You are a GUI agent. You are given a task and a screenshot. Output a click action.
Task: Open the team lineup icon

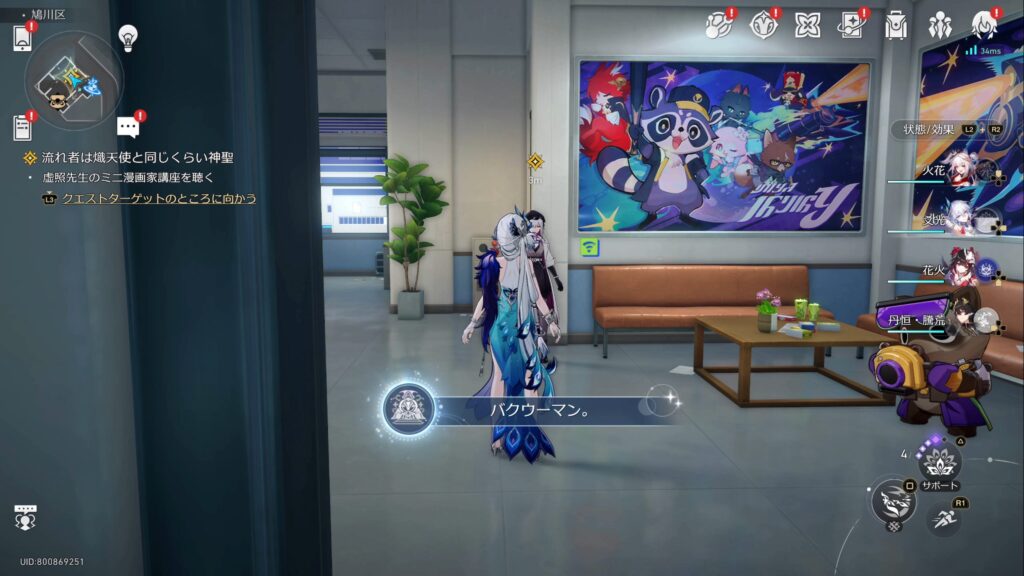tap(939, 26)
